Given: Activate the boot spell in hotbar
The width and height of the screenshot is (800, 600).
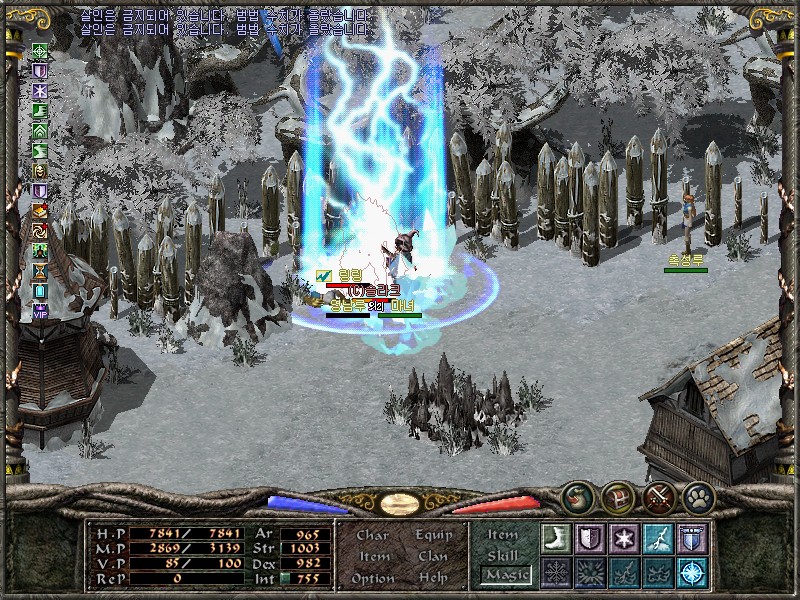Looking at the screenshot, I should click(555, 538).
